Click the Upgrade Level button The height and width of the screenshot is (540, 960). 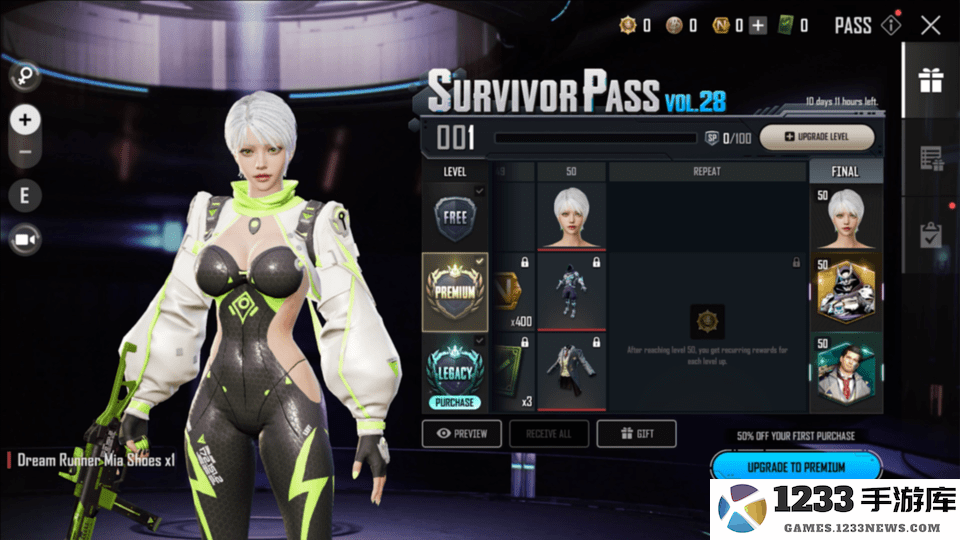pos(817,137)
